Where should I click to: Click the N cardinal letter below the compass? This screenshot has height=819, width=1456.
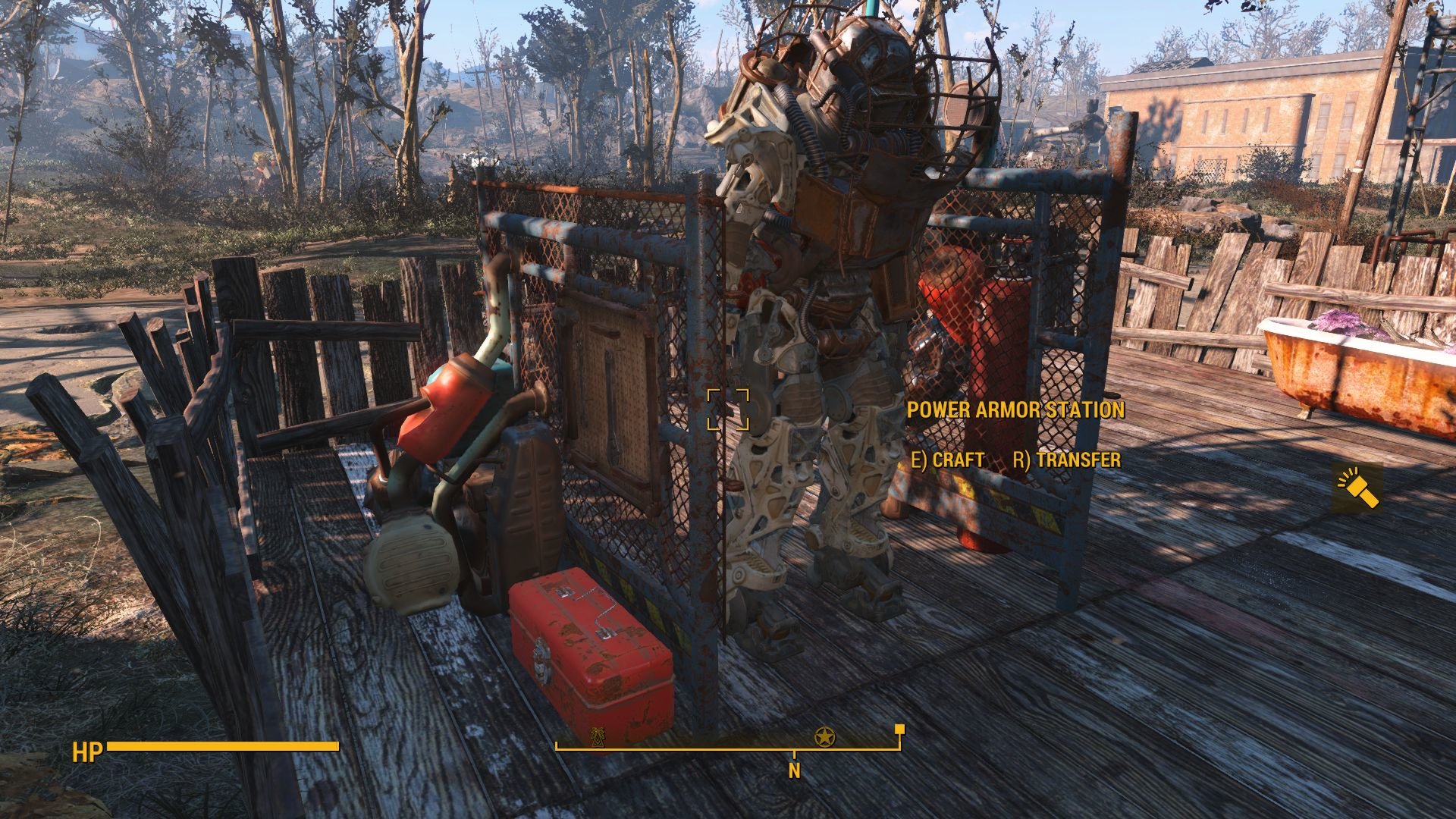793,769
